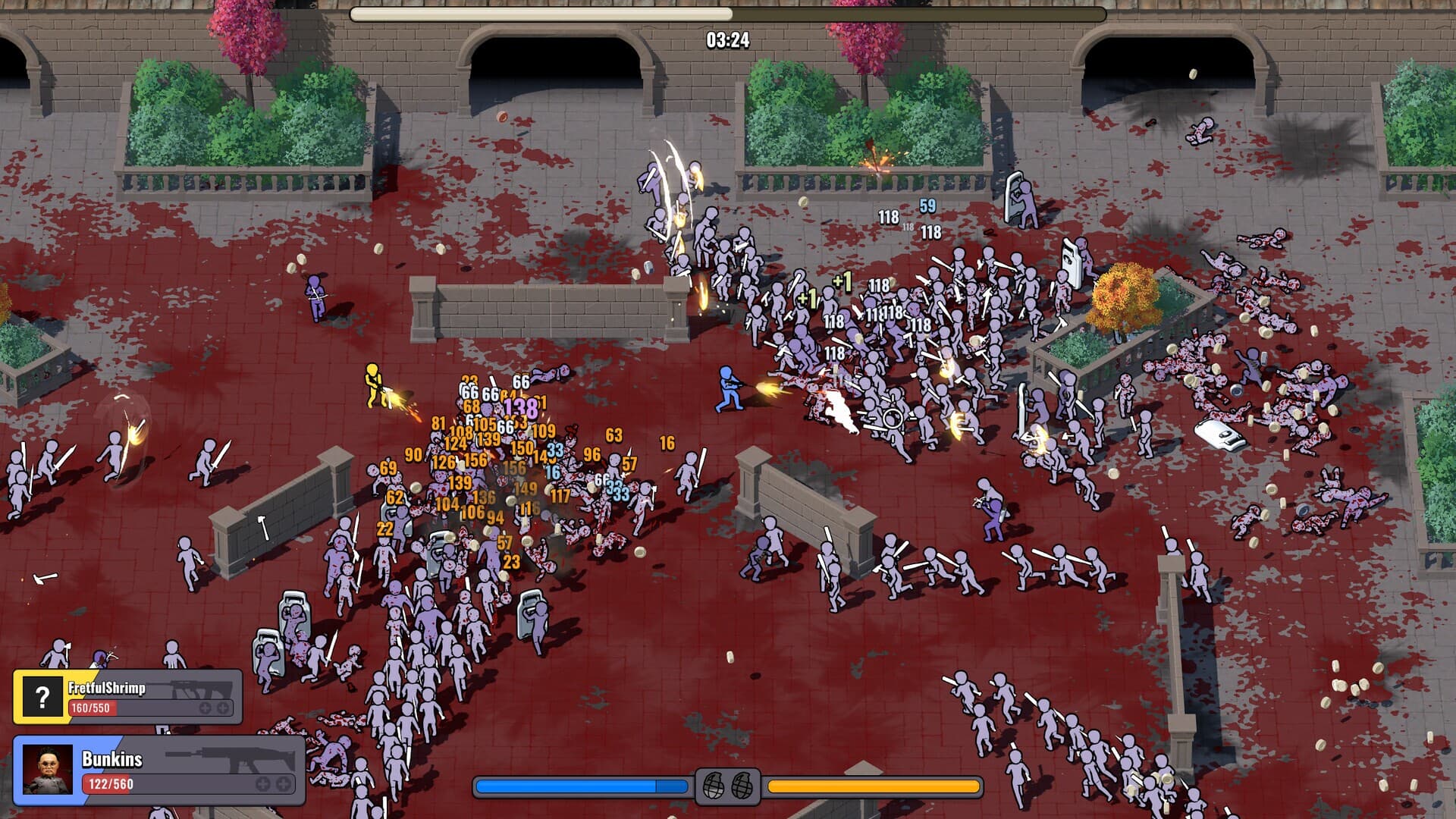Select the left grenade icon at bottom center
This screenshot has height=819, width=1456.
tap(714, 786)
